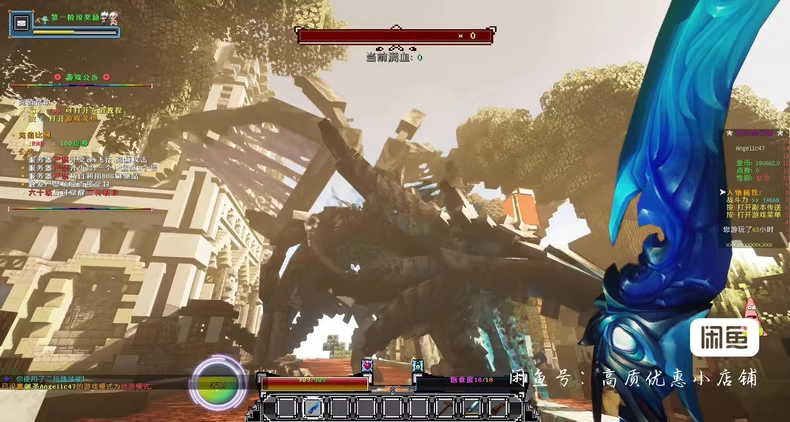Select the blue sword hotbar slot
Image resolution: width=790 pixels, height=422 pixels.
coord(313,407)
